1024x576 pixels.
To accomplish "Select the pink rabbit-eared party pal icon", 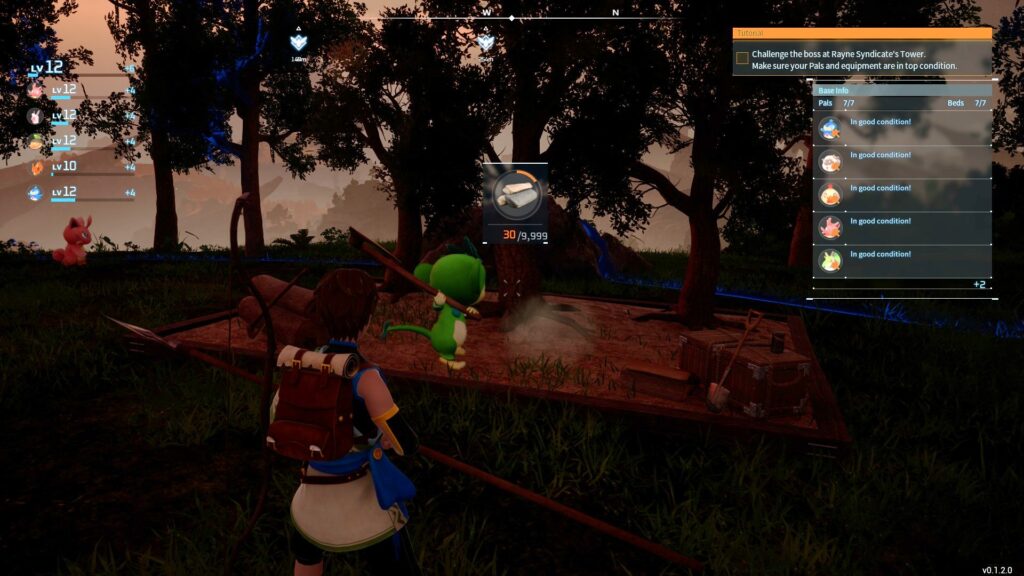I will click(x=36, y=116).
